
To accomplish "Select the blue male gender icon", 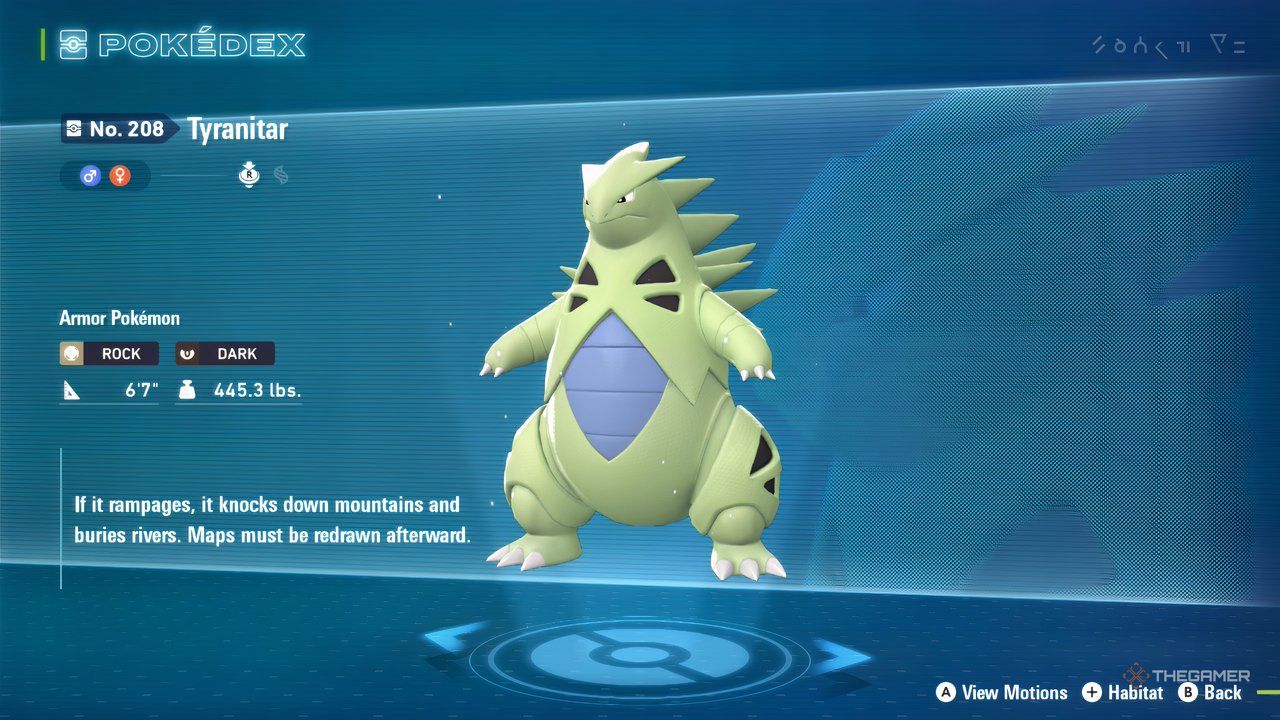I will 91,176.
